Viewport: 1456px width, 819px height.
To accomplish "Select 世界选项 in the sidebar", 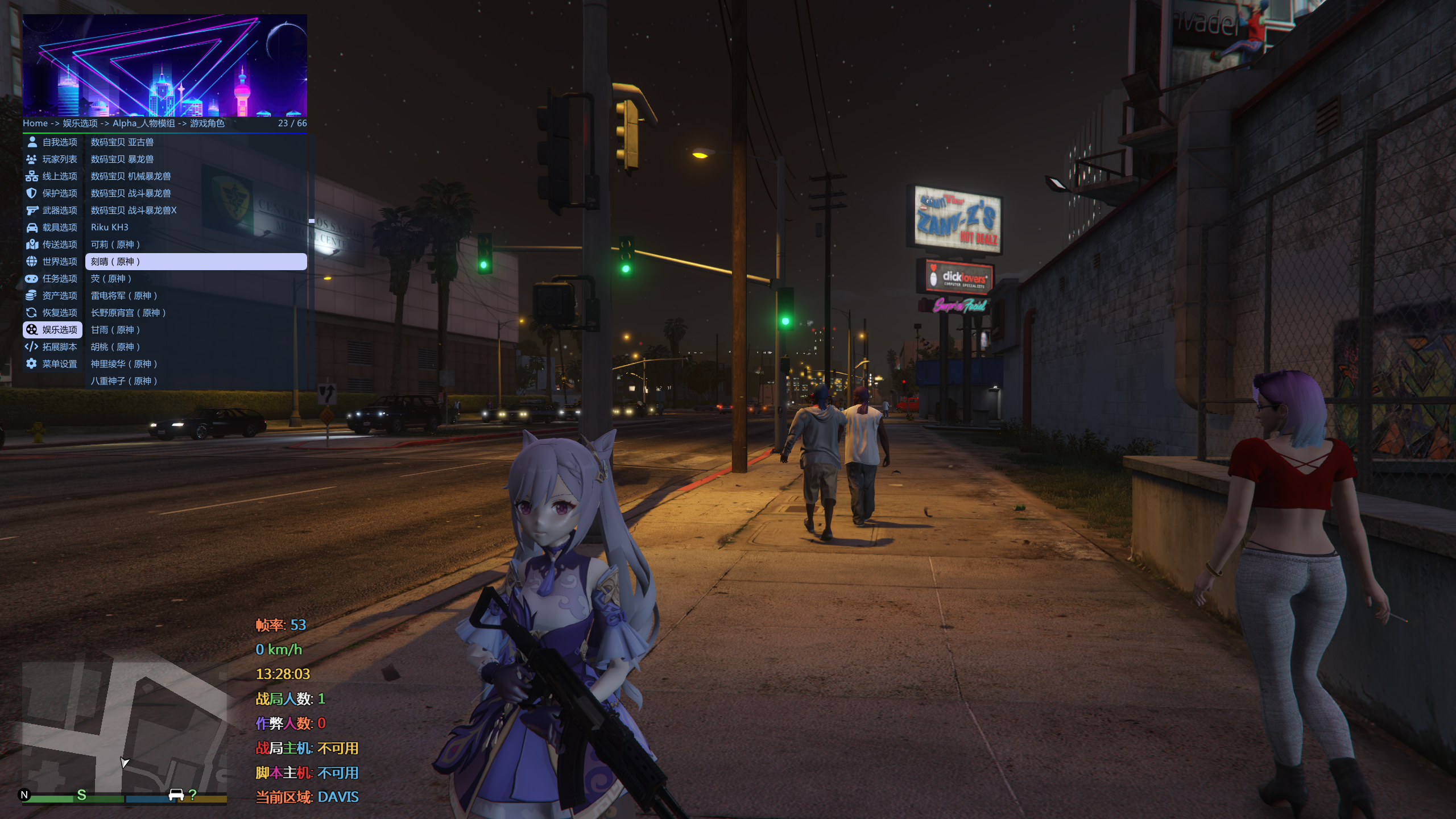I will (x=52, y=262).
